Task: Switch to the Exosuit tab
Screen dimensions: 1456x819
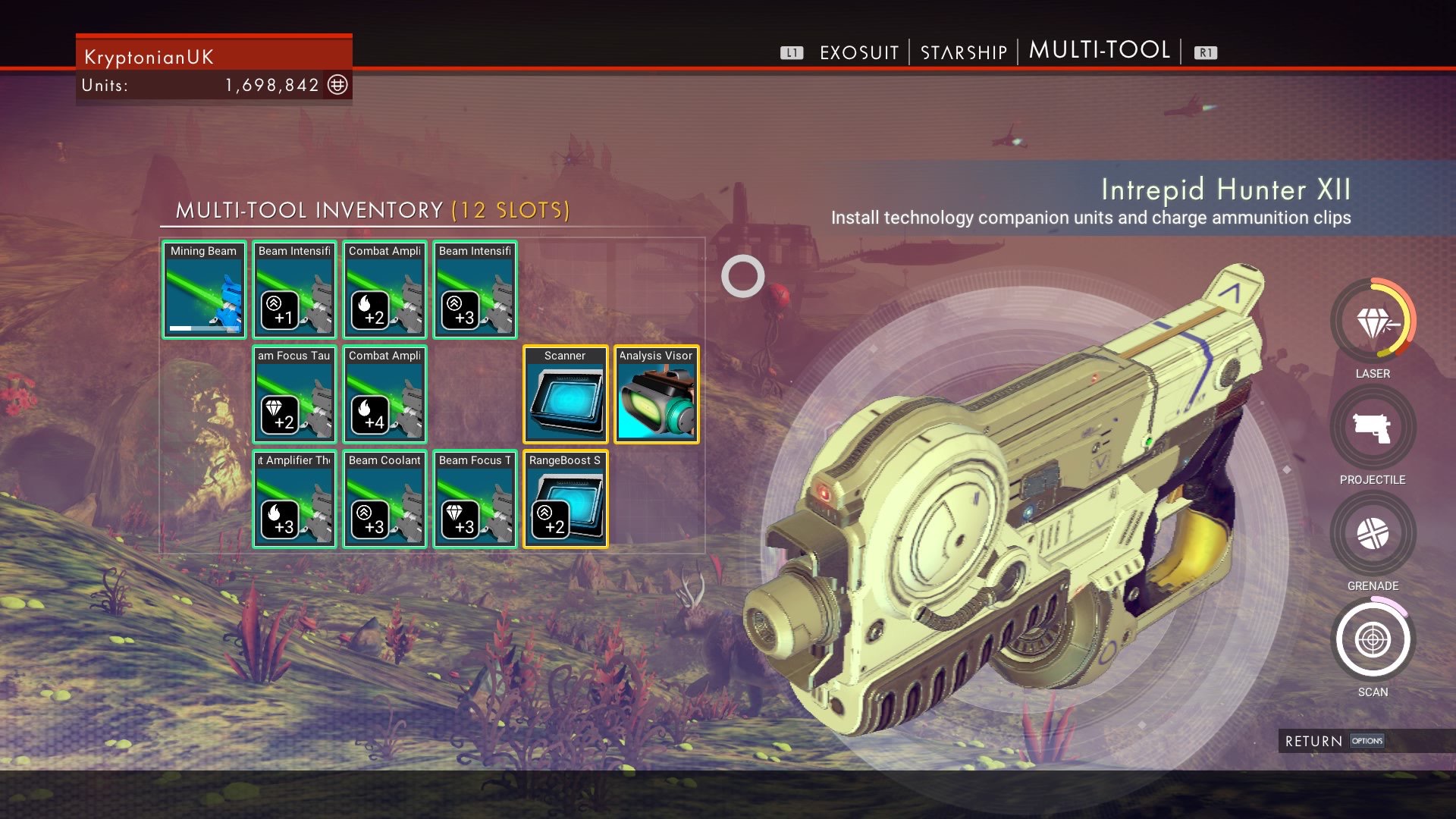Action: click(x=859, y=52)
